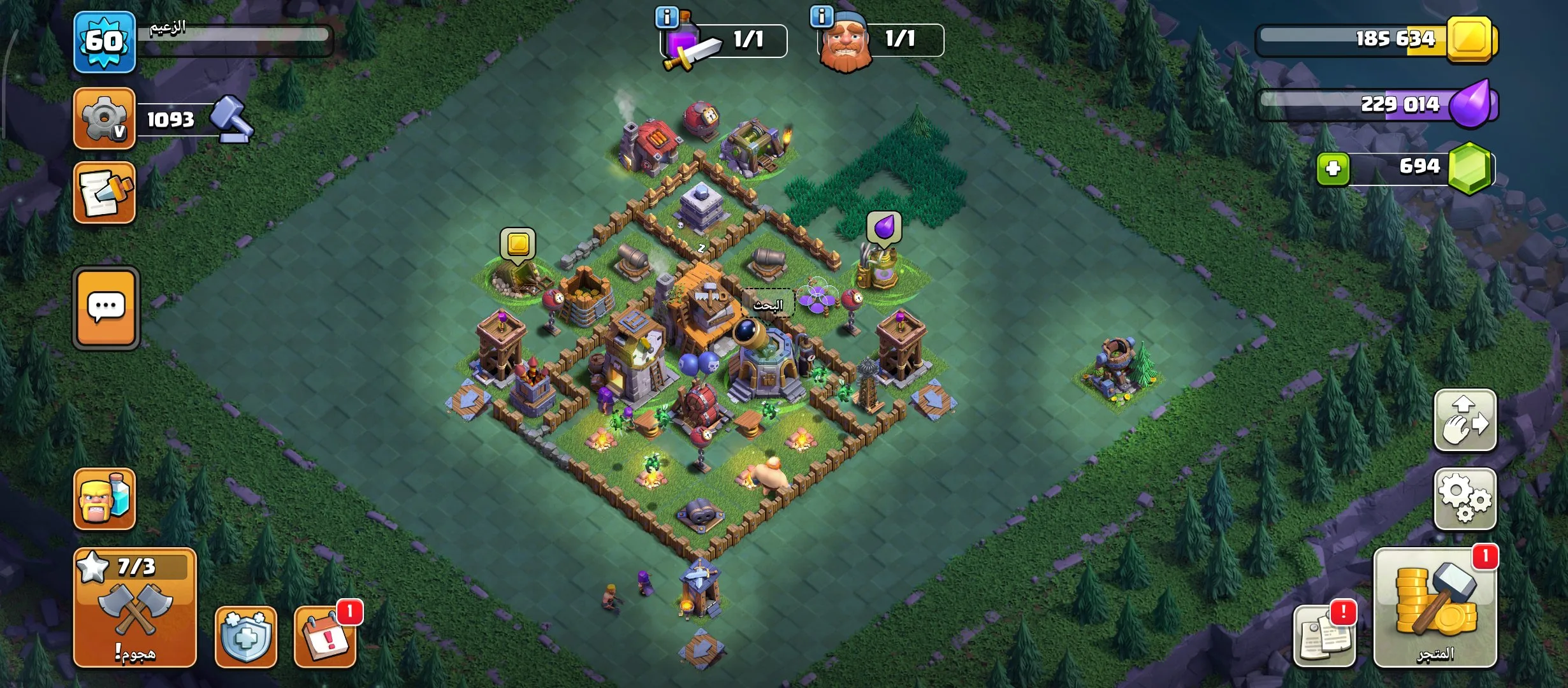Start an attack with the crossed axes button

point(135,608)
